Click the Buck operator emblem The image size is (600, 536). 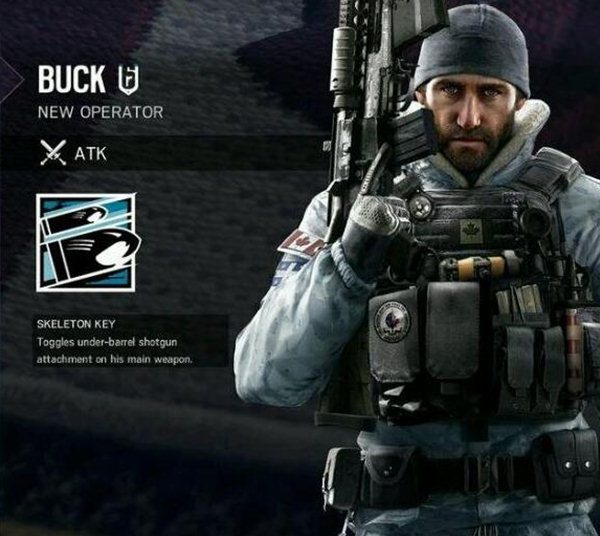point(129,78)
